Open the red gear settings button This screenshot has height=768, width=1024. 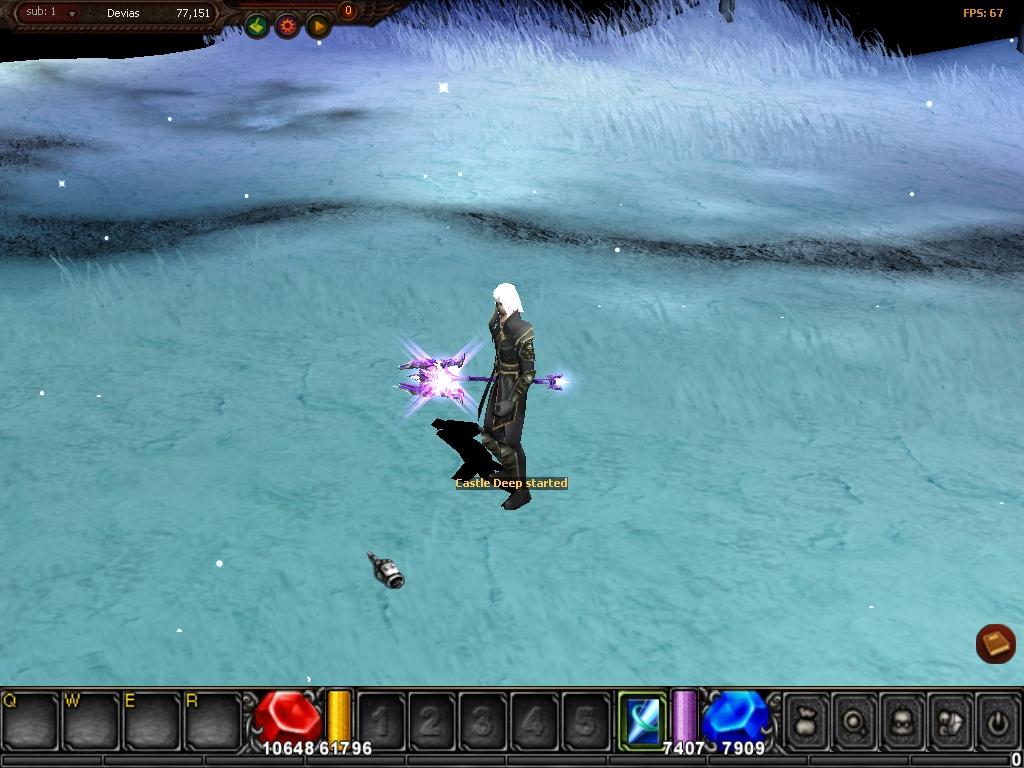(x=288, y=26)
